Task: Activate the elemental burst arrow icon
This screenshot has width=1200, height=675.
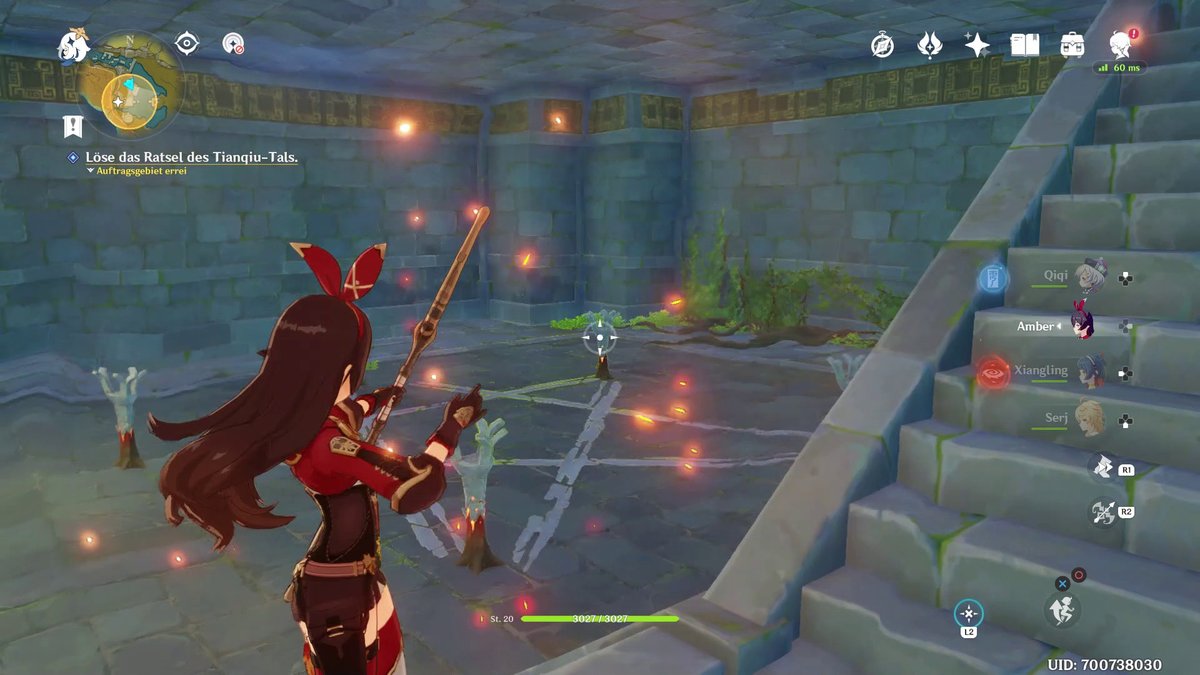Action: point(1101,512)
